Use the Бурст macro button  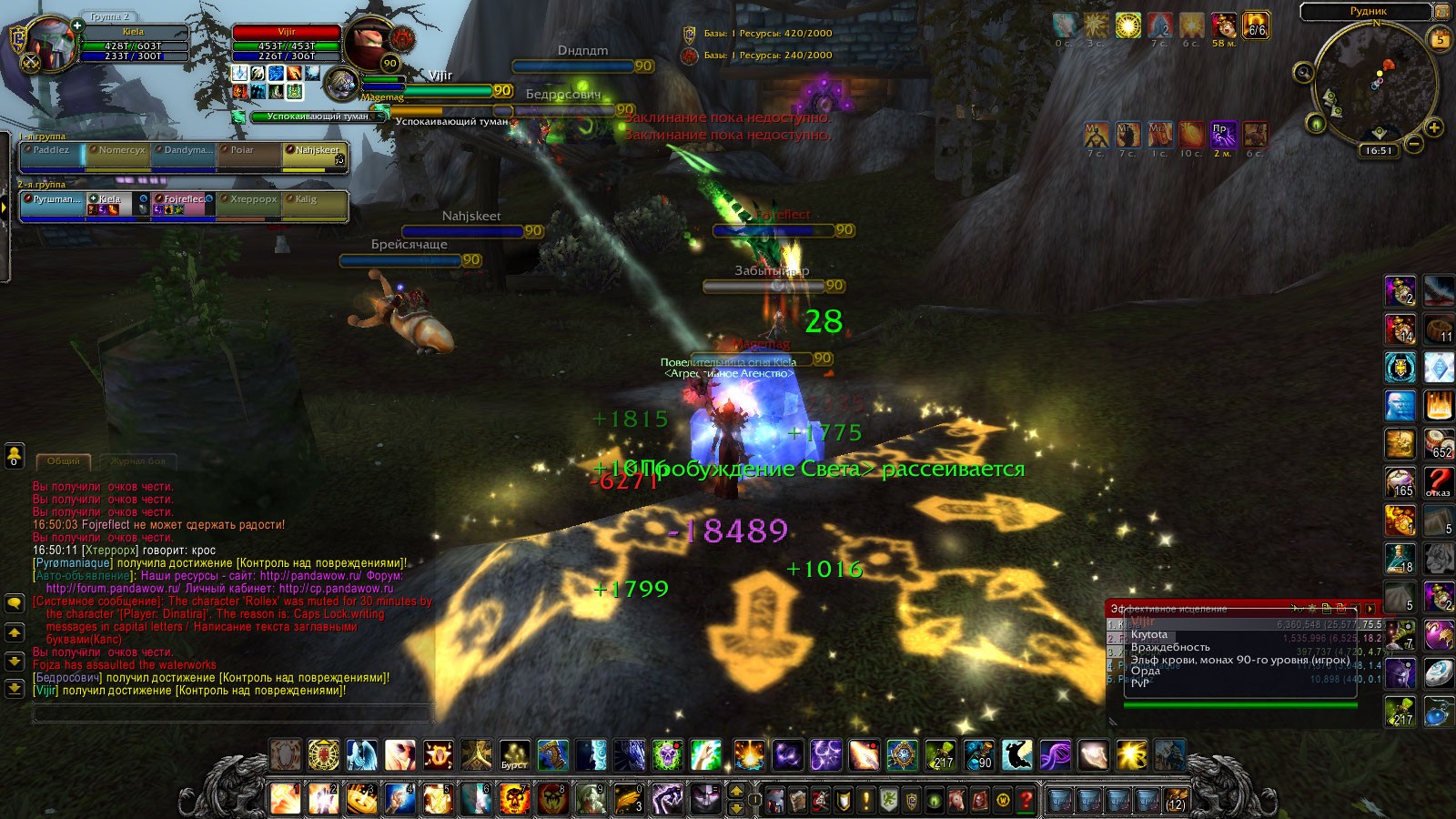tap(515, 755)
